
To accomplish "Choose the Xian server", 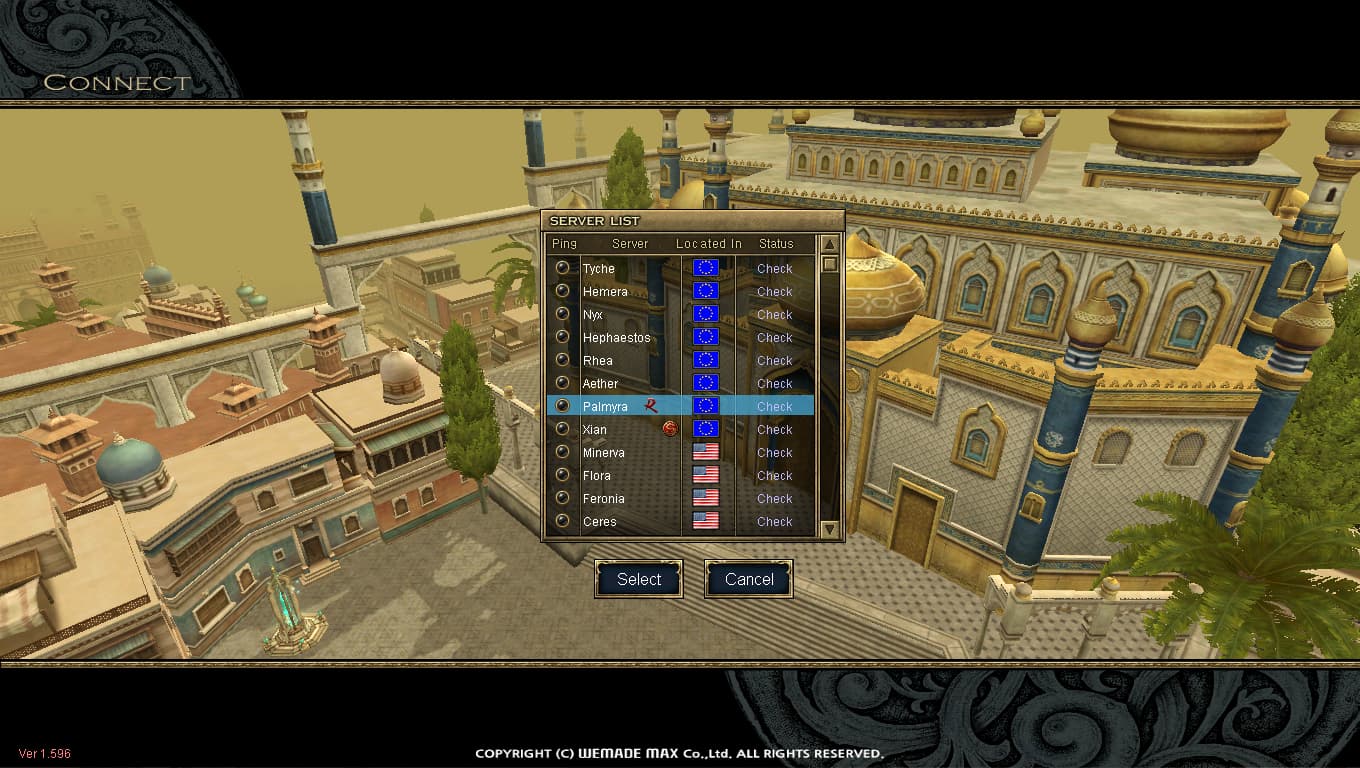I will (595, 430).
